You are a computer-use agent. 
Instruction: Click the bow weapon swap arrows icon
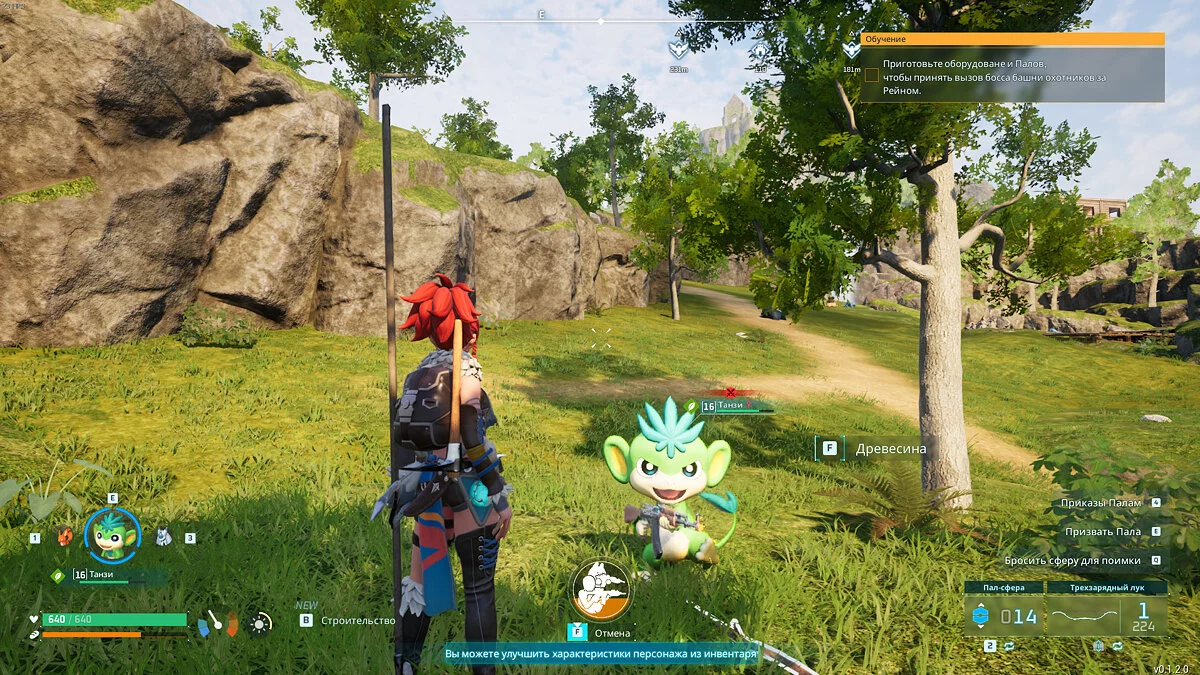coord(1119,646)
